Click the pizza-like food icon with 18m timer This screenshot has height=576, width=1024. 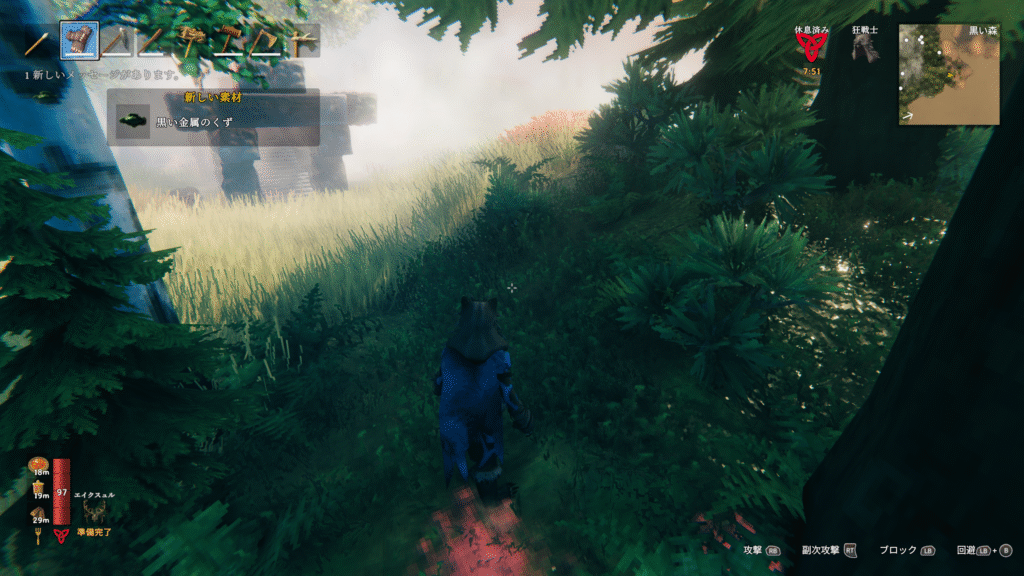coord(39,464)
